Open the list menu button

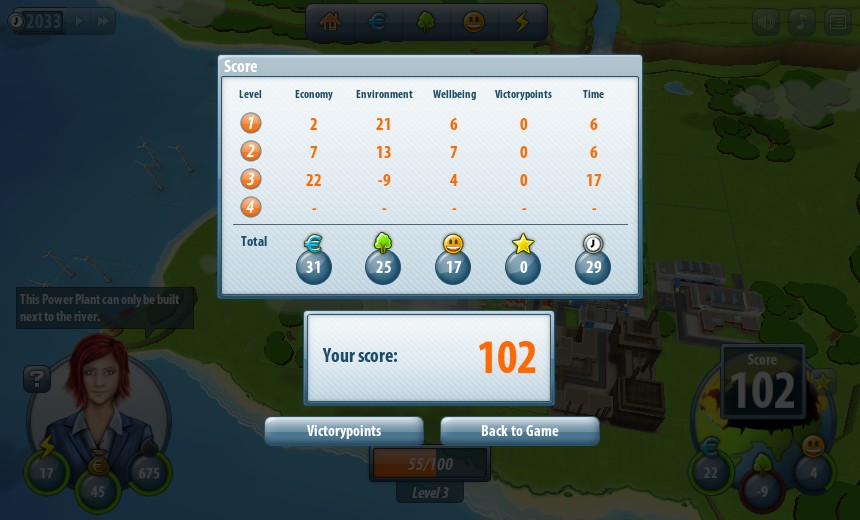tap(838, 22)
